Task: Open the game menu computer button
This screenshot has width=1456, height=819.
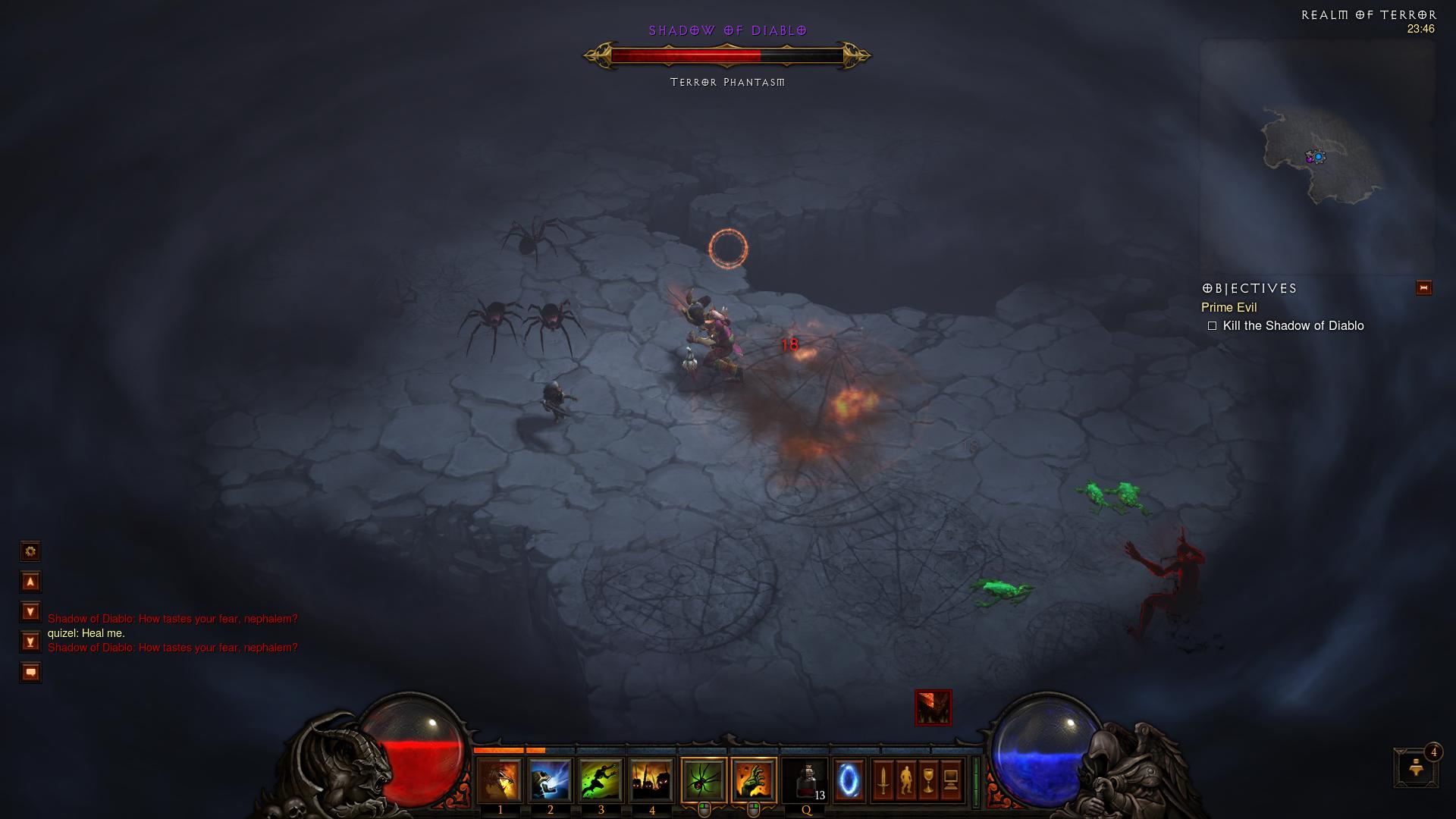Action: click(951, 780)
